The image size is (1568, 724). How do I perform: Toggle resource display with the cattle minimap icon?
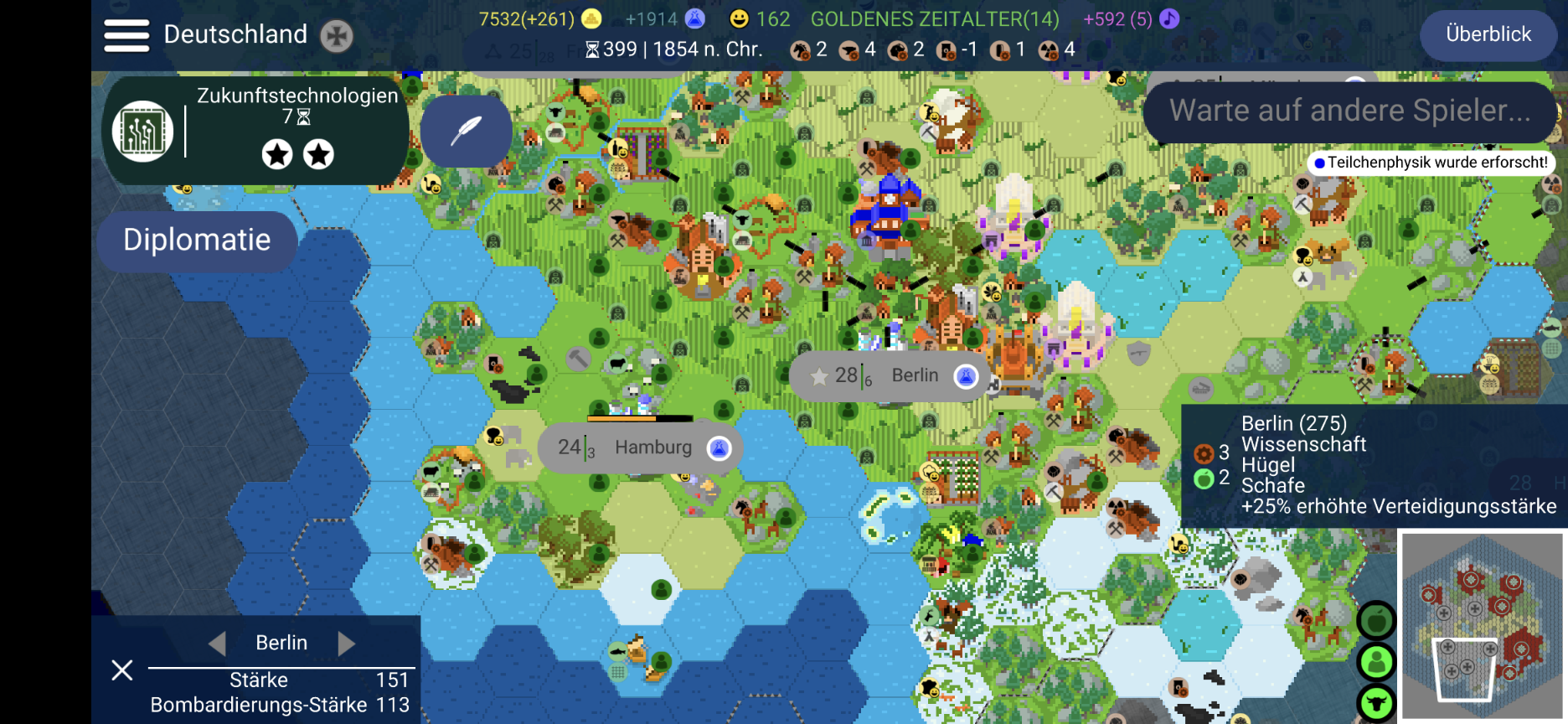[x=1379, y=702]
